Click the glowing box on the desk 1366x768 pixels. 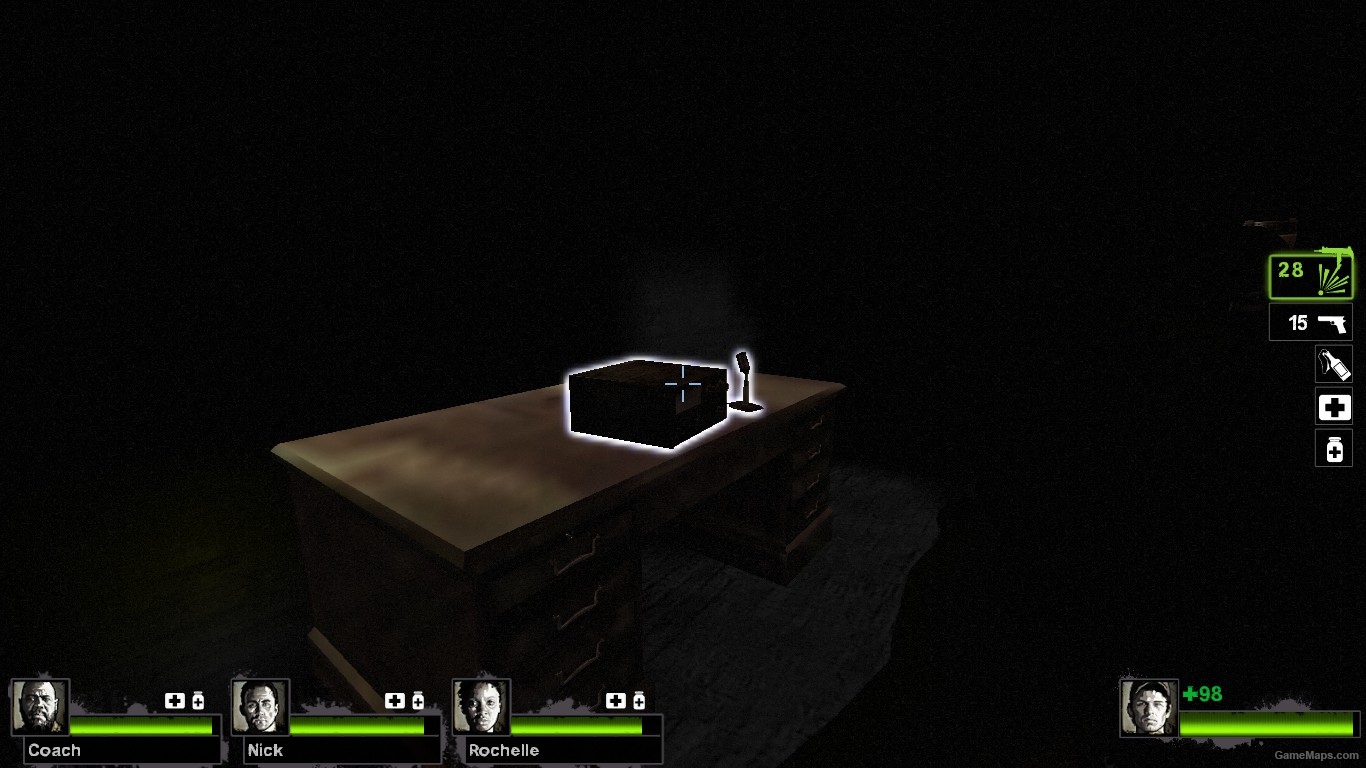646,400
